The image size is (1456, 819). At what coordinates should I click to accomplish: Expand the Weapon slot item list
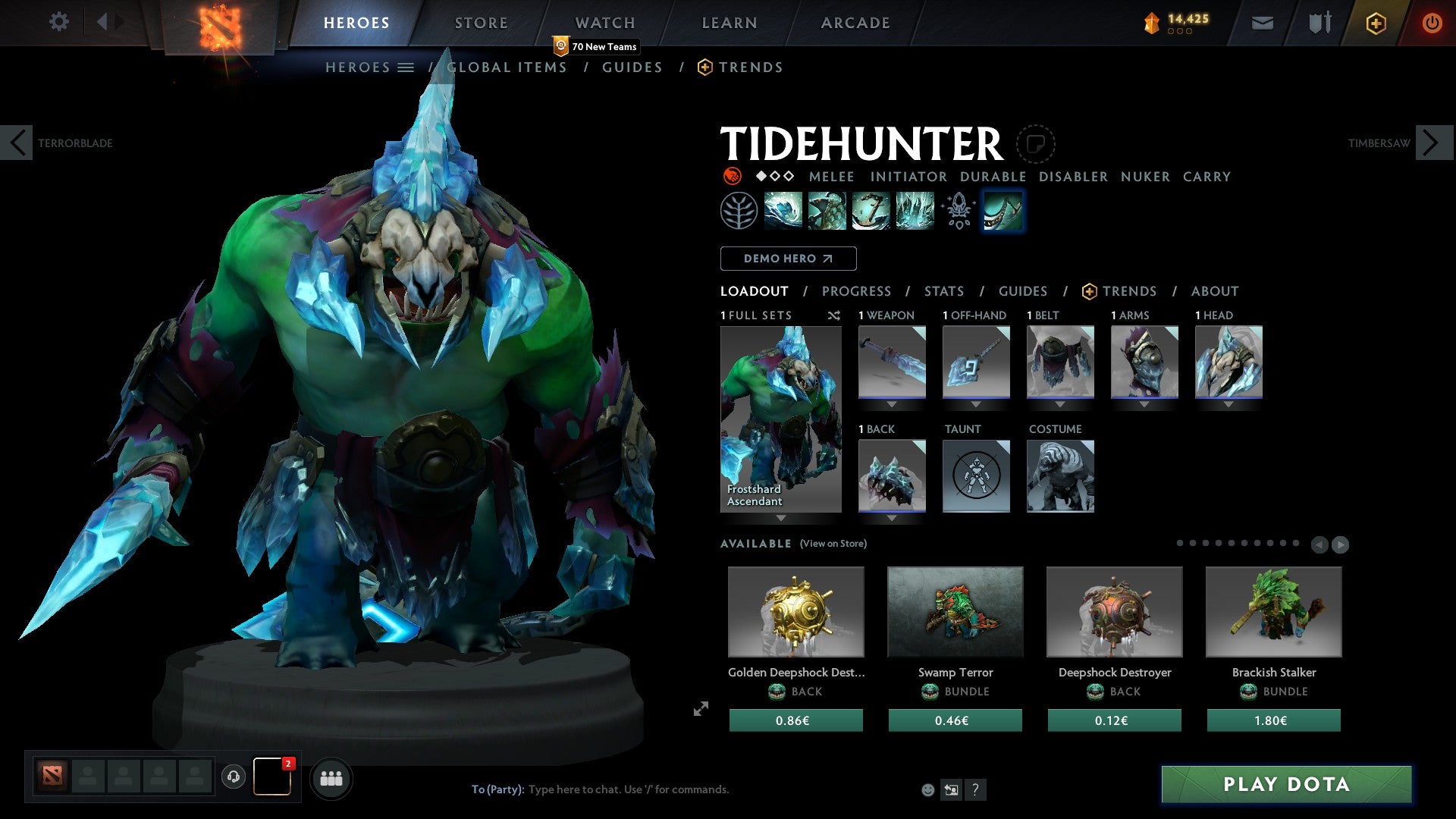coord(891,404)
